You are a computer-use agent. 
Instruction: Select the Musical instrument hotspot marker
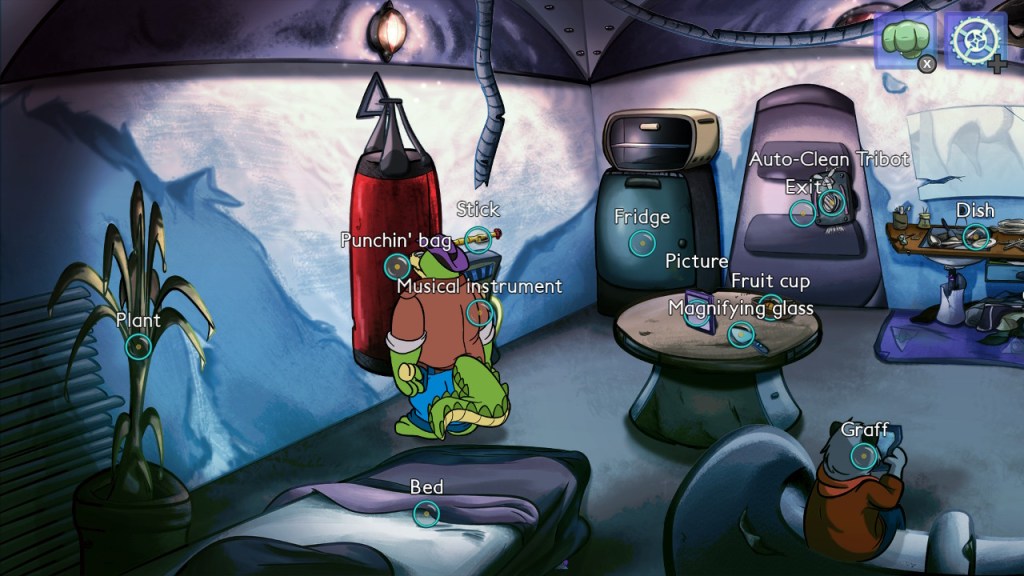[479, 312]
